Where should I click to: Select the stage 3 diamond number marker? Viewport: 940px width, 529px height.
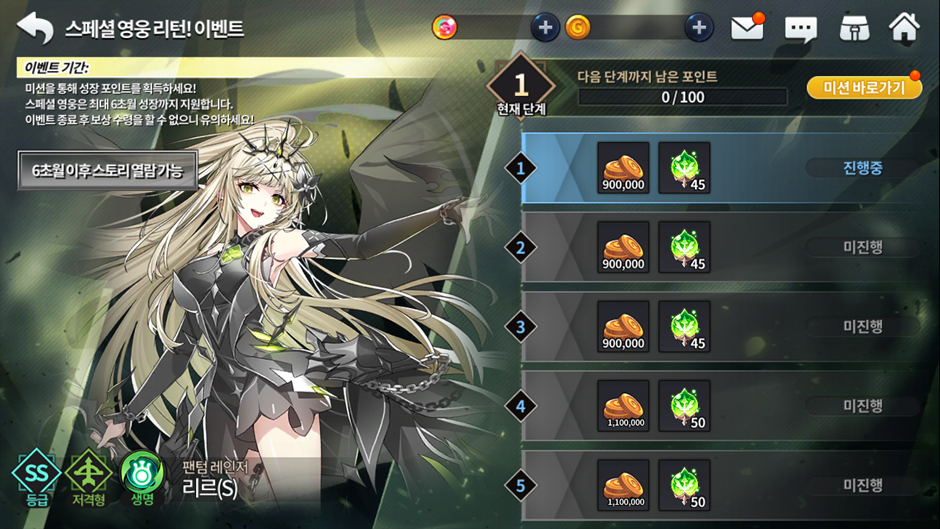point(521,326)
